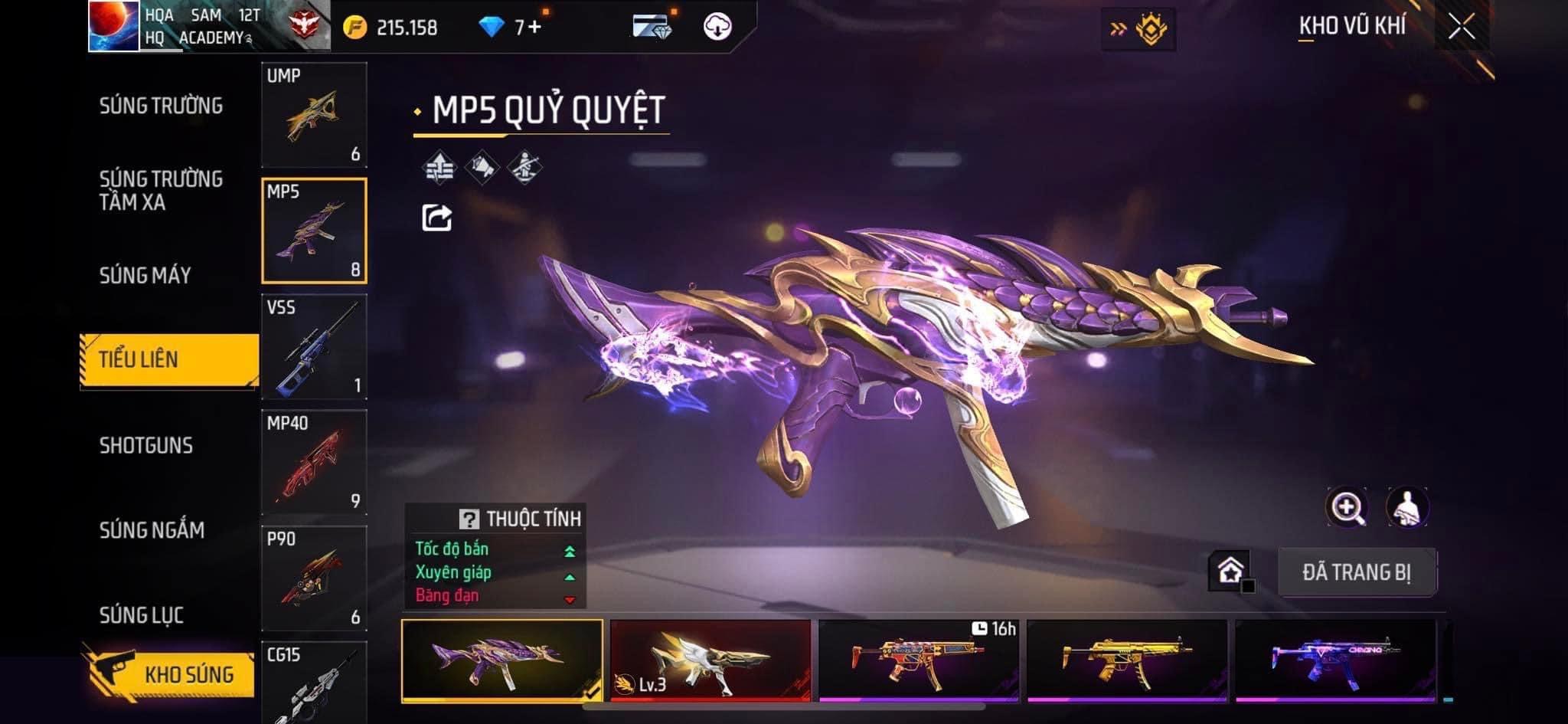Viewport: 1568px width, 724px height.
Task: Click the Đã Trang Bị button
Action: tap(1357, 572)
